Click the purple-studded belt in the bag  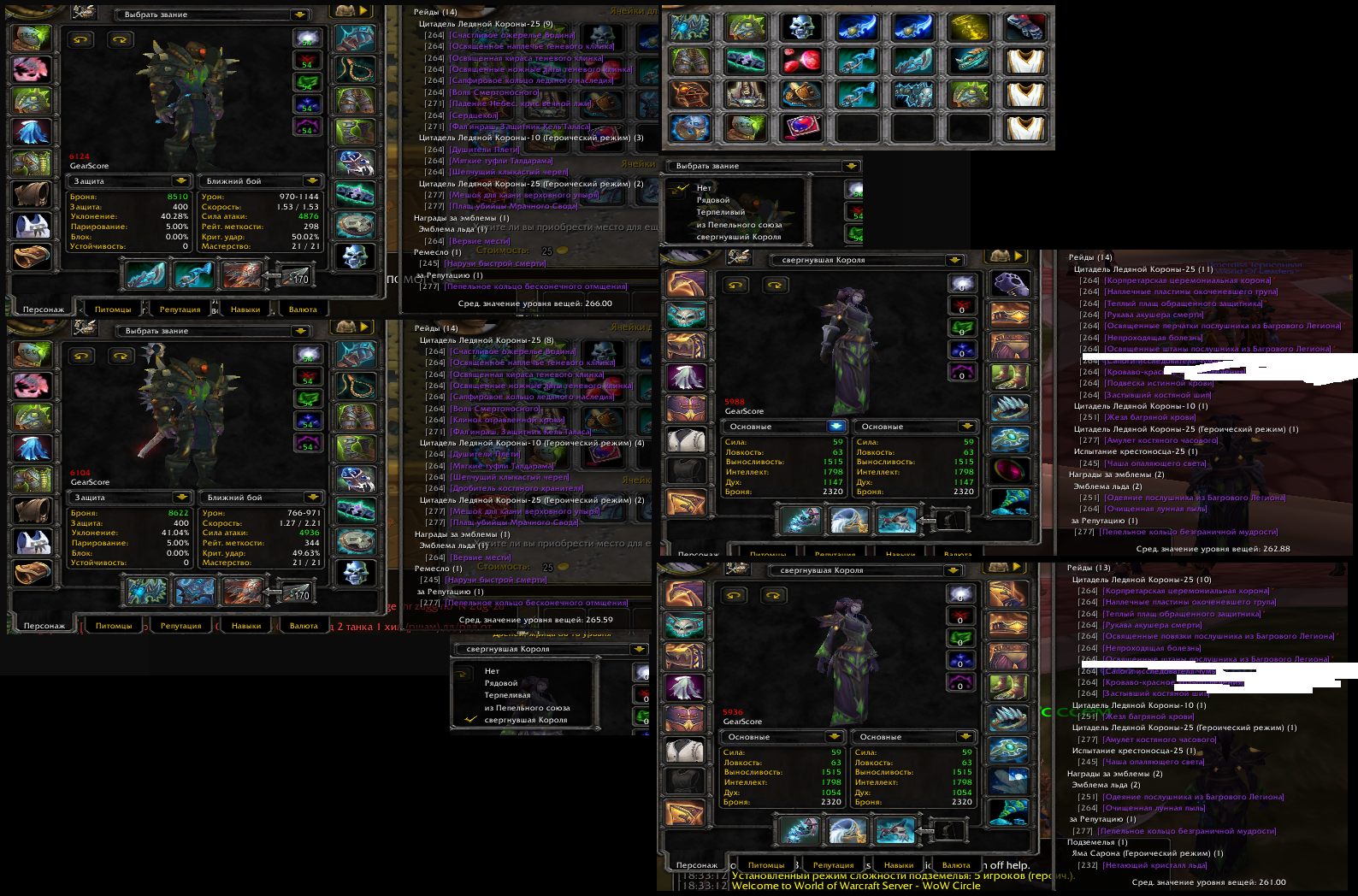[x=746, y=61]
